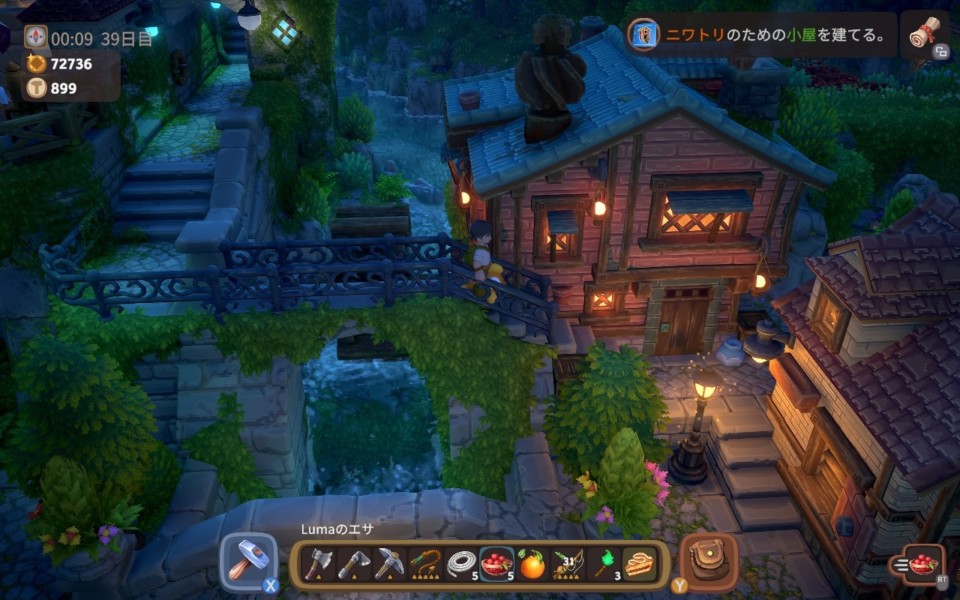Select the bow and arrows slot
This screenshot has width=960, height=600.
pos(569,565)
